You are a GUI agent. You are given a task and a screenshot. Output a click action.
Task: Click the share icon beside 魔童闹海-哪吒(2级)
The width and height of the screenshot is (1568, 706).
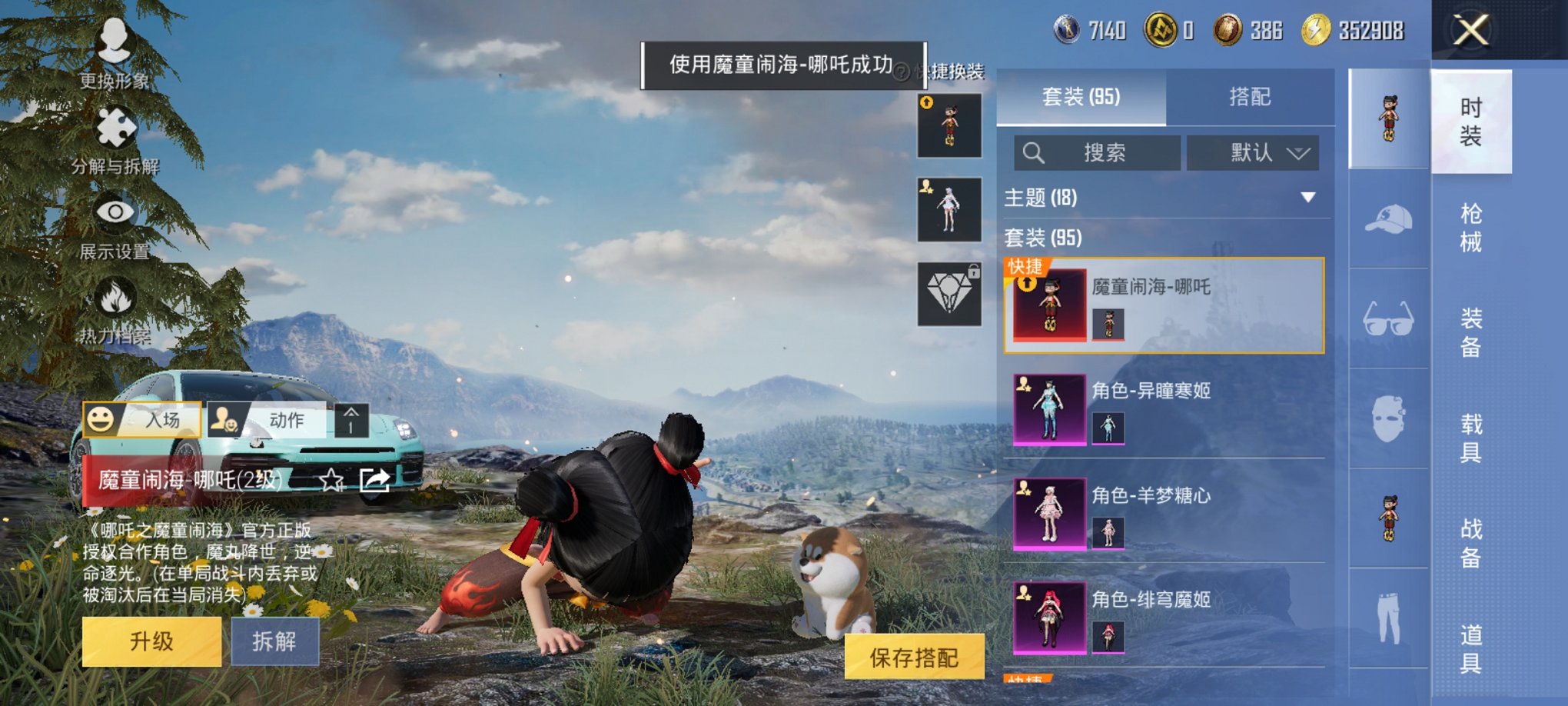coord(374,480)
